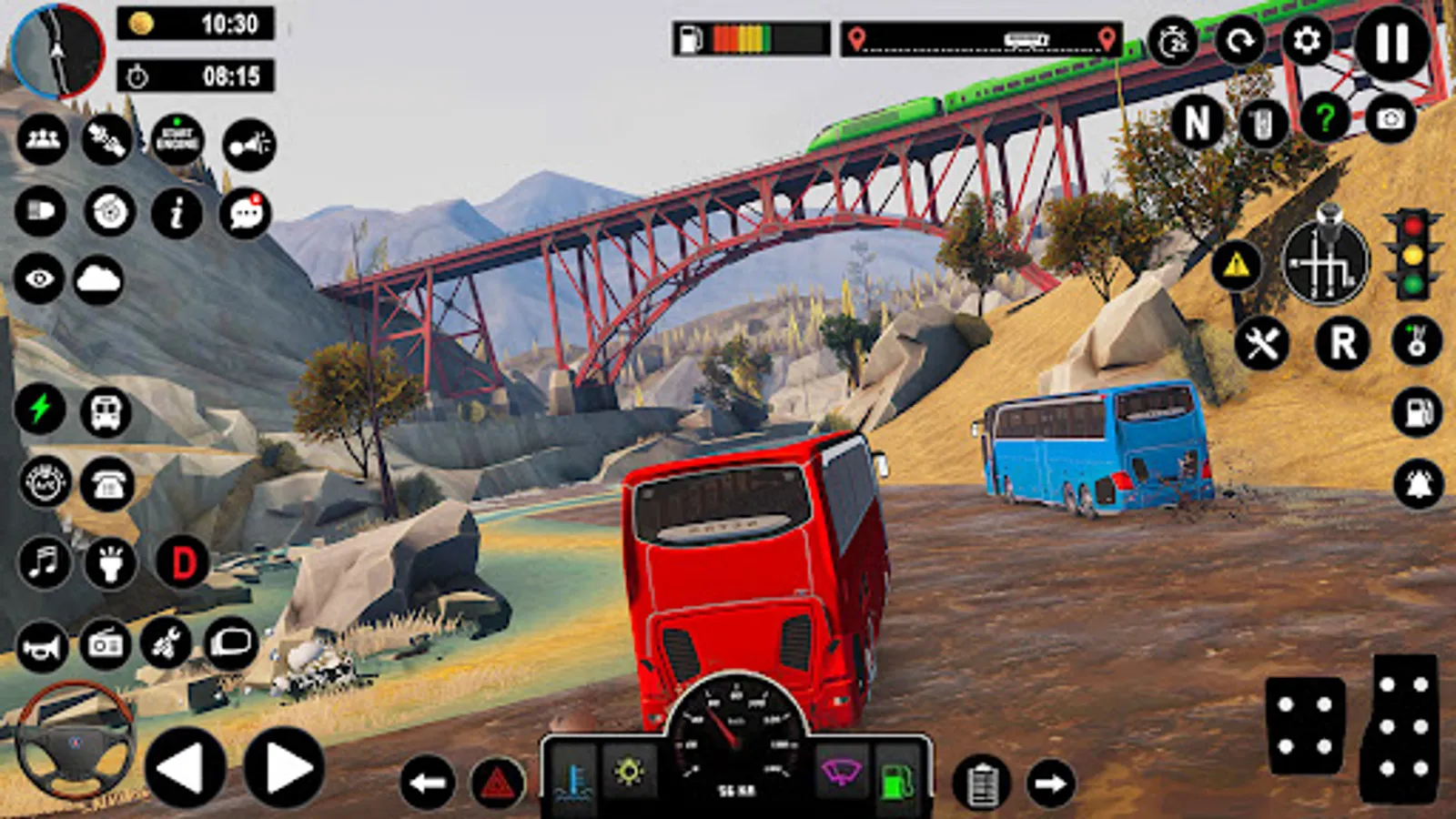Viewport: 1456px width, 819px height.
Task: Tap the minimap in the corner
Action: [x=58, y=51]
